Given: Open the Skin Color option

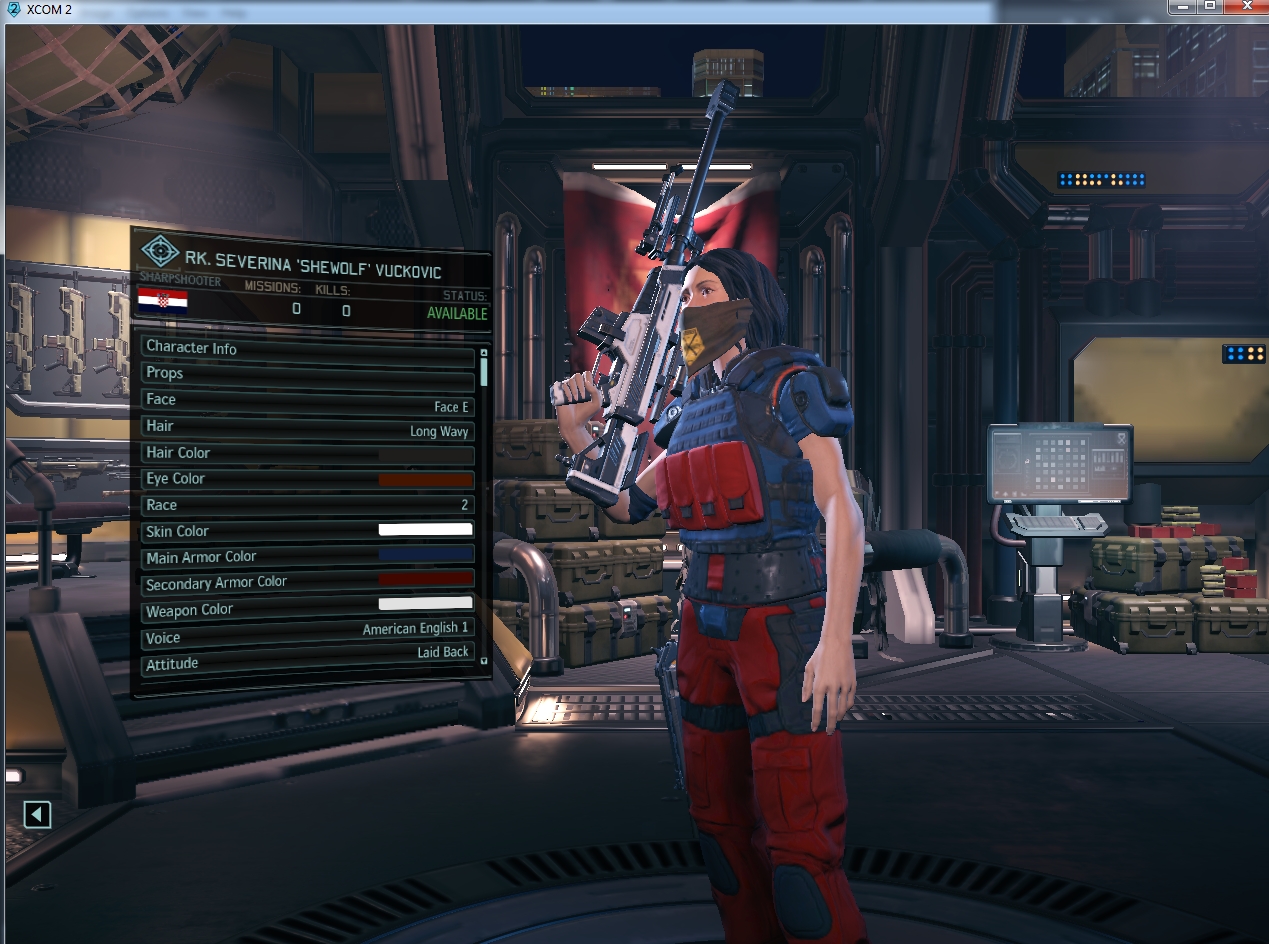Looking at the screenshot, I should [x=307, y=531].
